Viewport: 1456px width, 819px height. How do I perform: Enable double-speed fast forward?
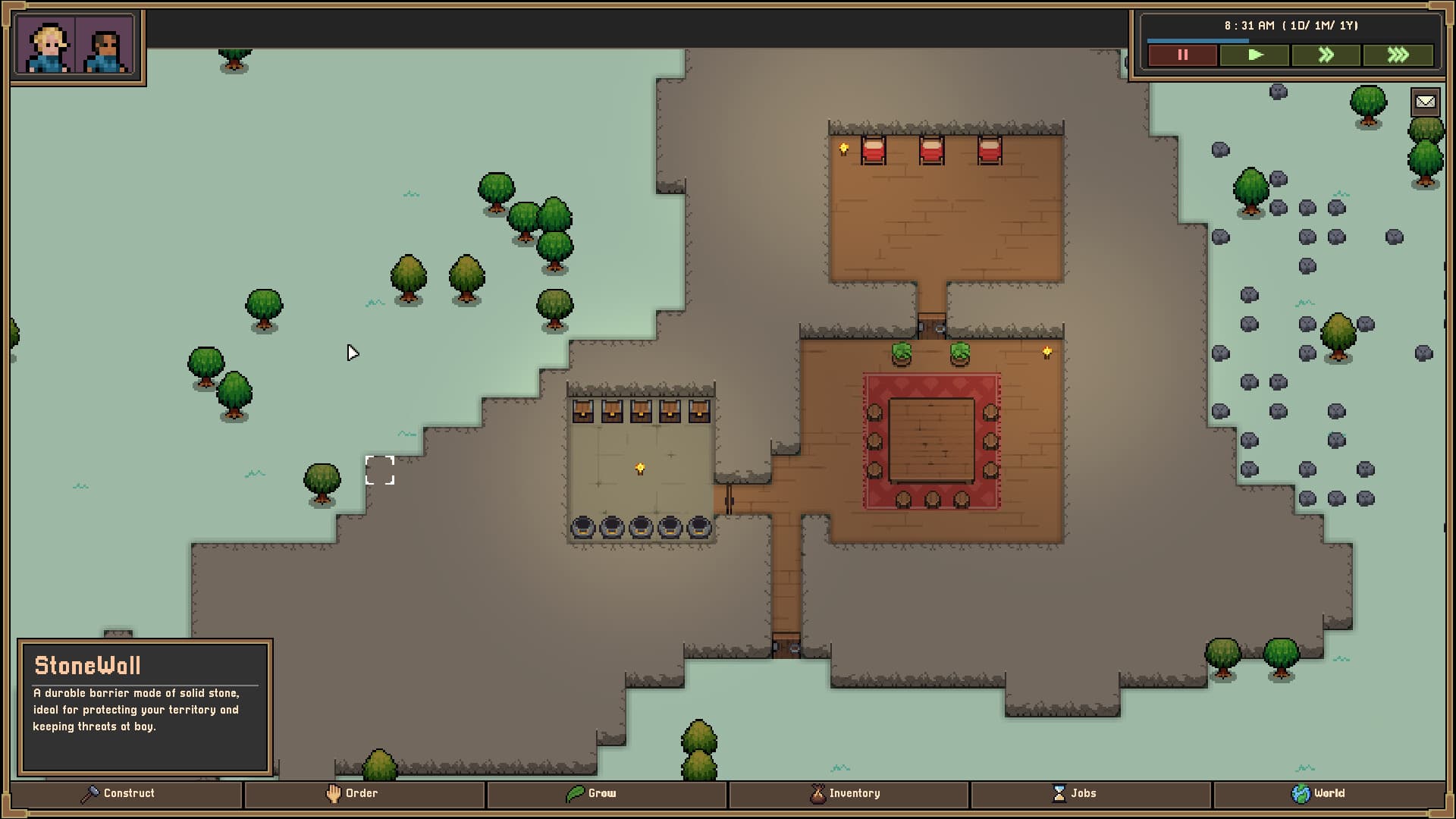(1325, 54)
